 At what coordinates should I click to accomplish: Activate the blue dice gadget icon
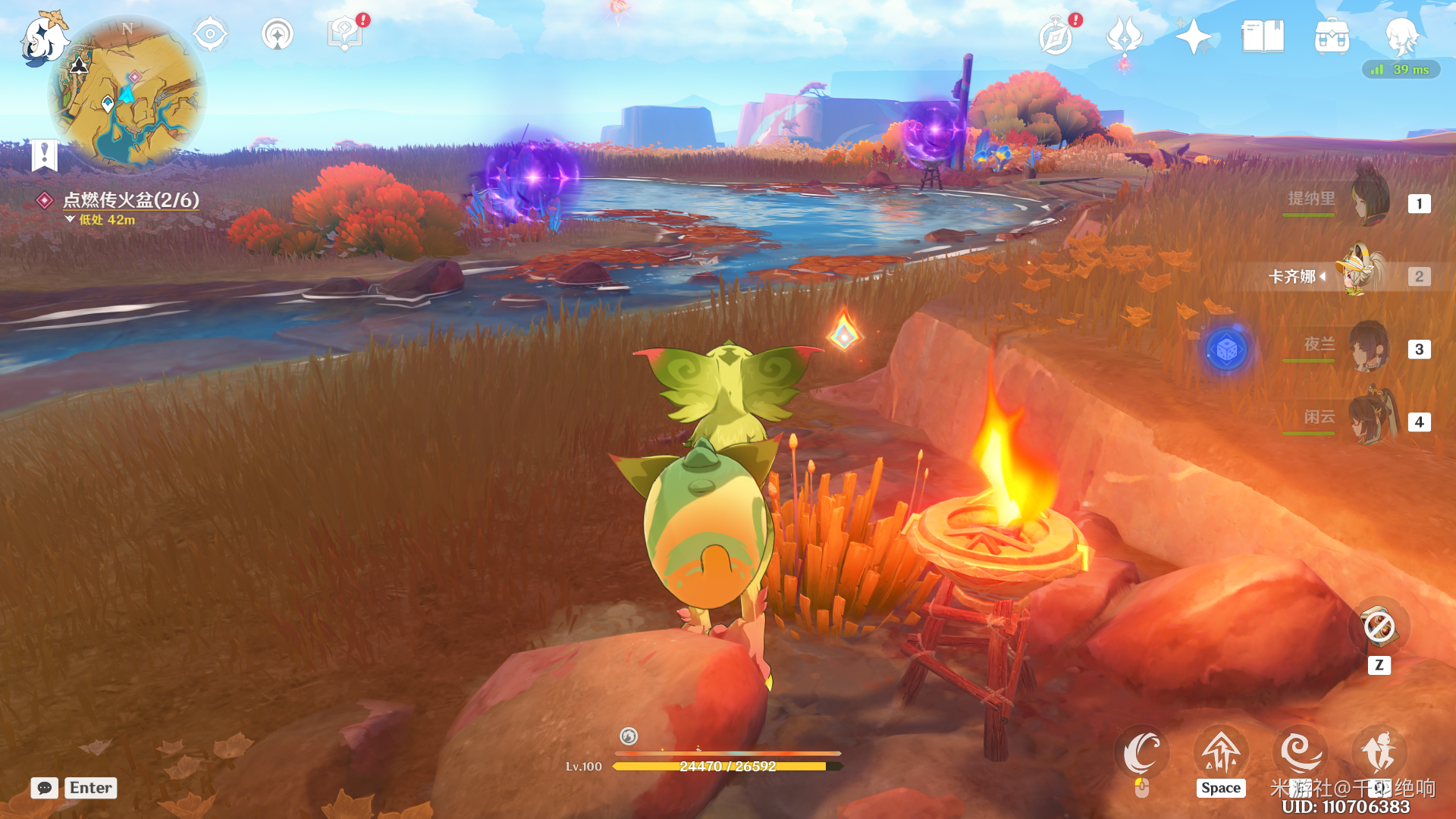pos(1226,350)
